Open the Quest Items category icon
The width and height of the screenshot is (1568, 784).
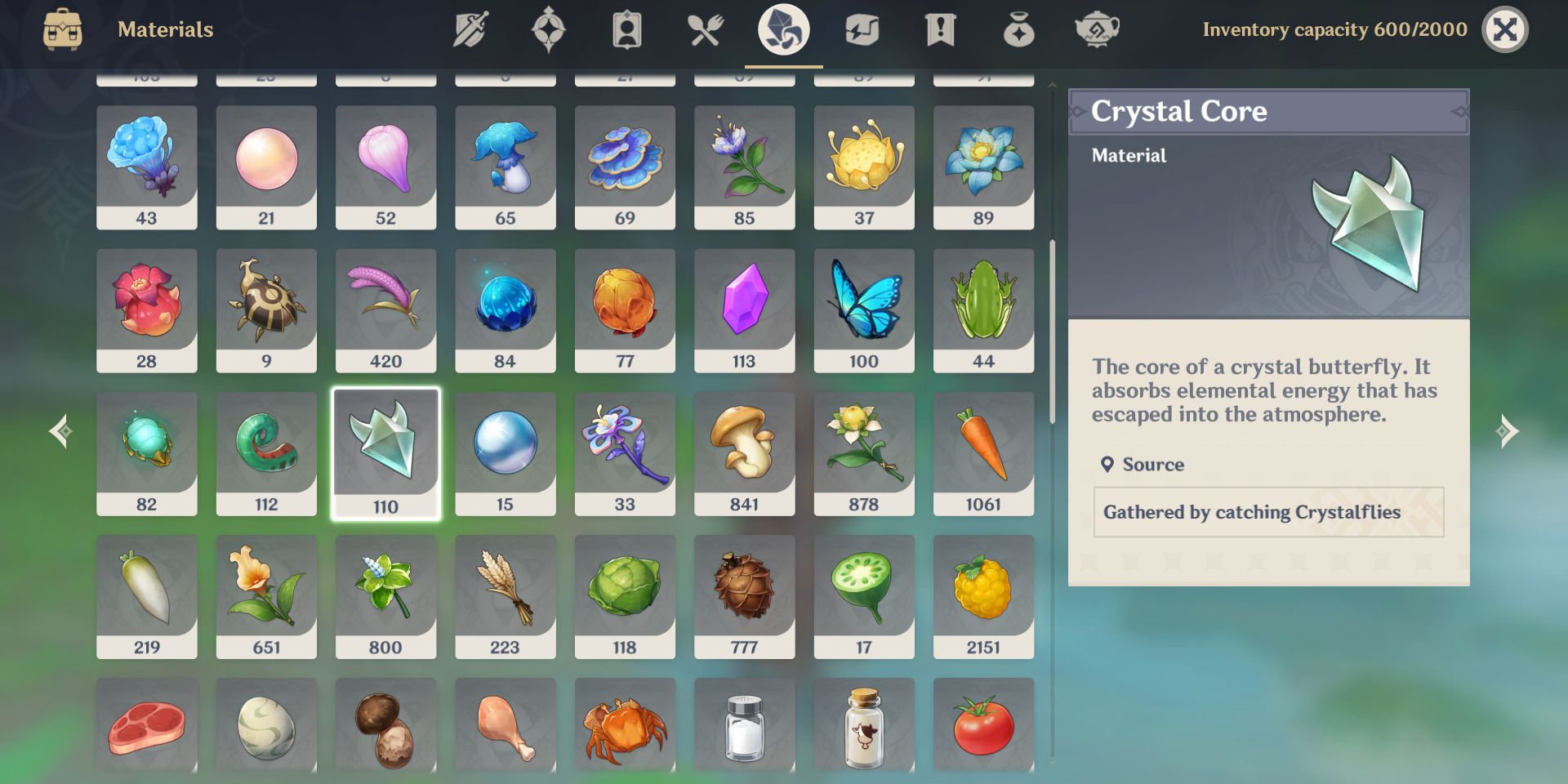pyautogui.click(x=941, y=29)
